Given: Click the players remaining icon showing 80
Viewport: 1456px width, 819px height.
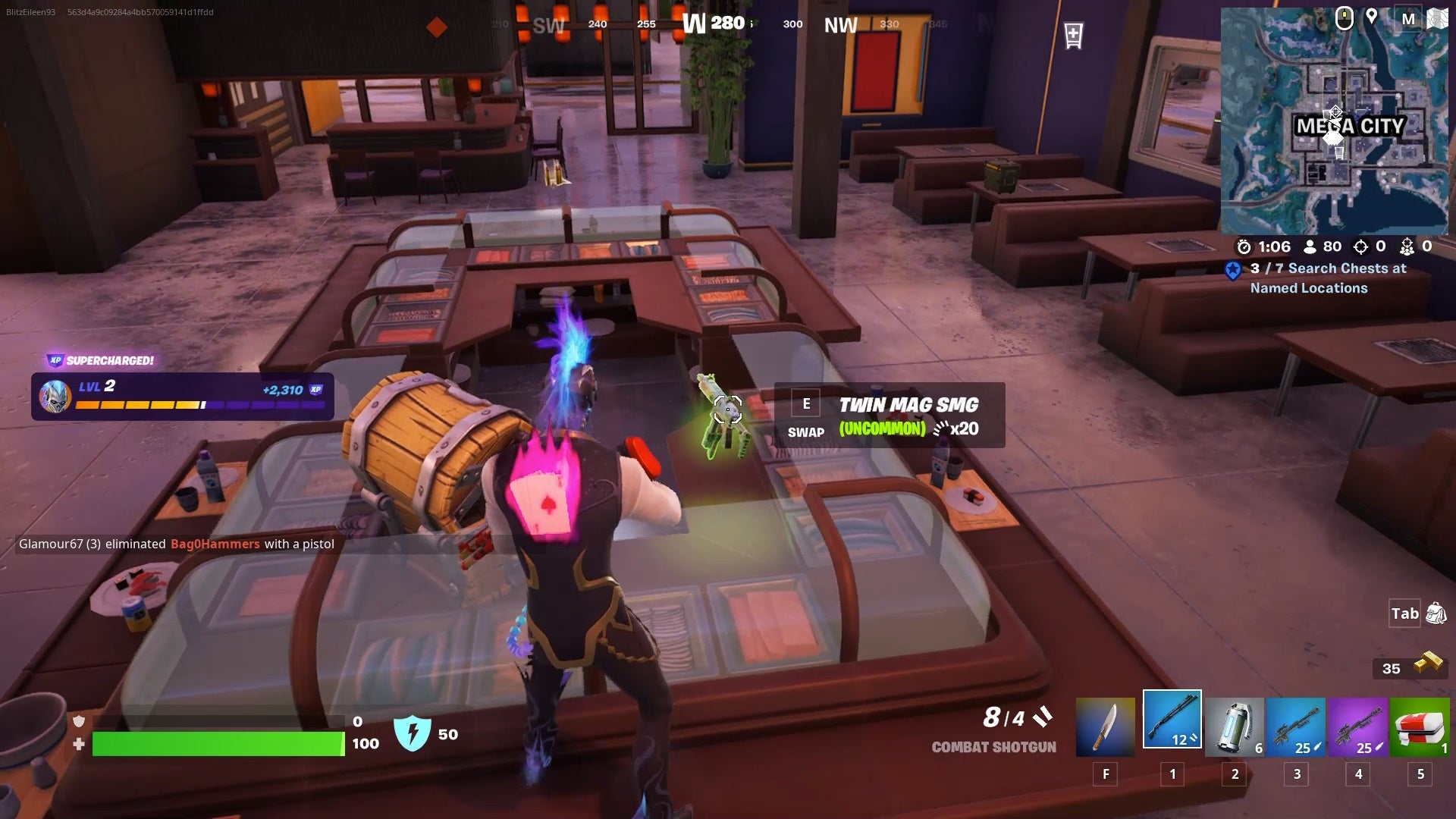Looking at the screenshot, I should click(x=1309, y=246).
